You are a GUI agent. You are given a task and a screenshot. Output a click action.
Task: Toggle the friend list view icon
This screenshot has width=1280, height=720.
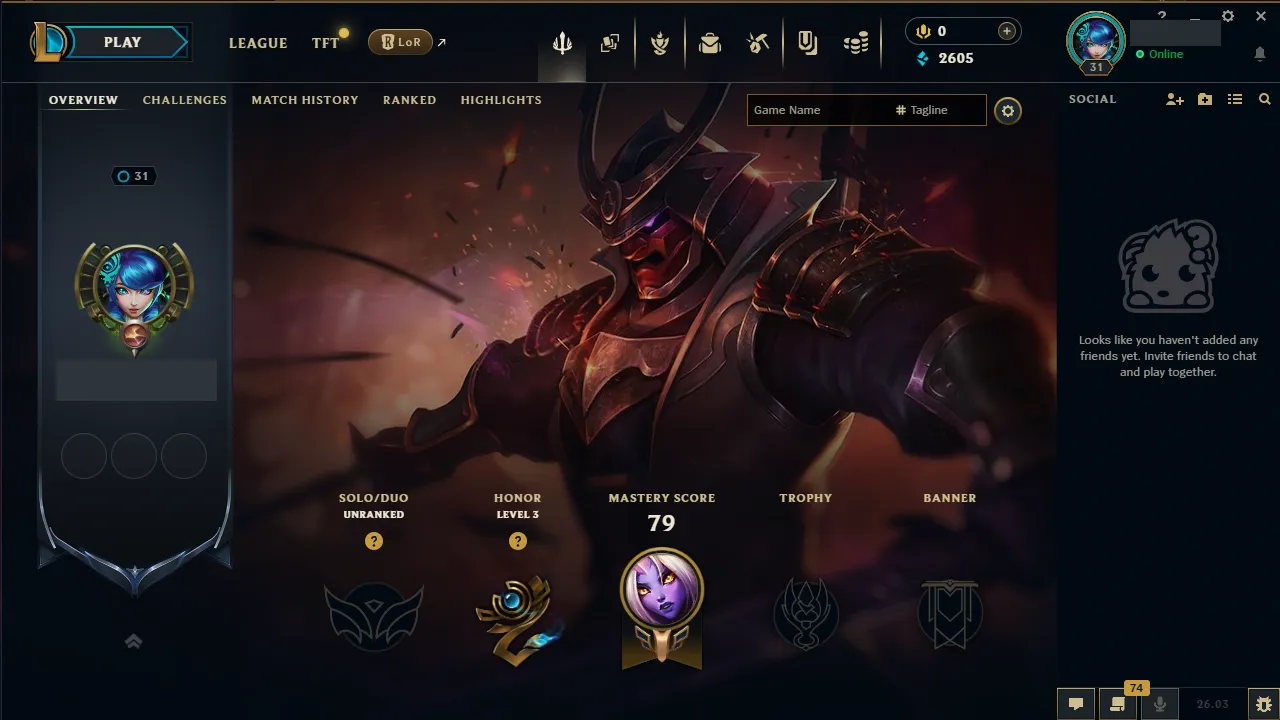[x=1235, y=99]
